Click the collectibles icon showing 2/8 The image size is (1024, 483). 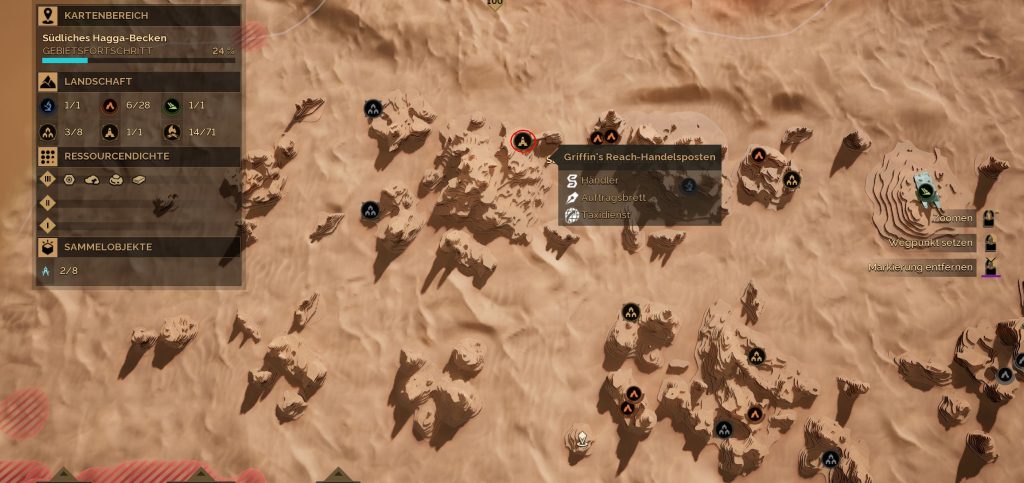(47, 270)
